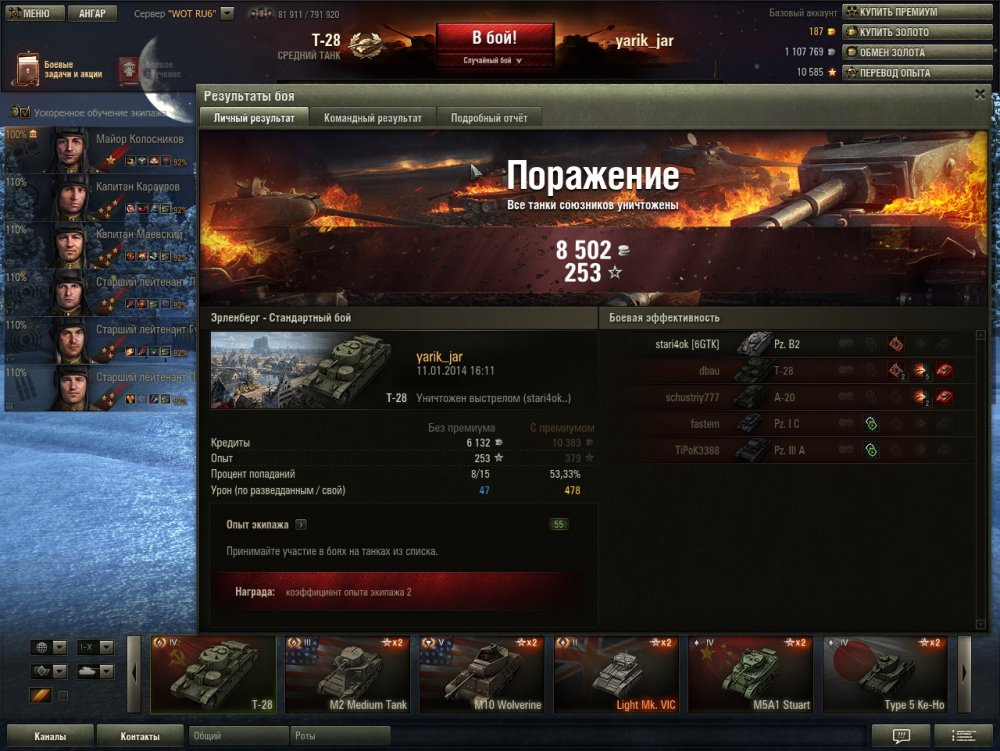Go to the Ангар hangar

click(x=92, y=14)
